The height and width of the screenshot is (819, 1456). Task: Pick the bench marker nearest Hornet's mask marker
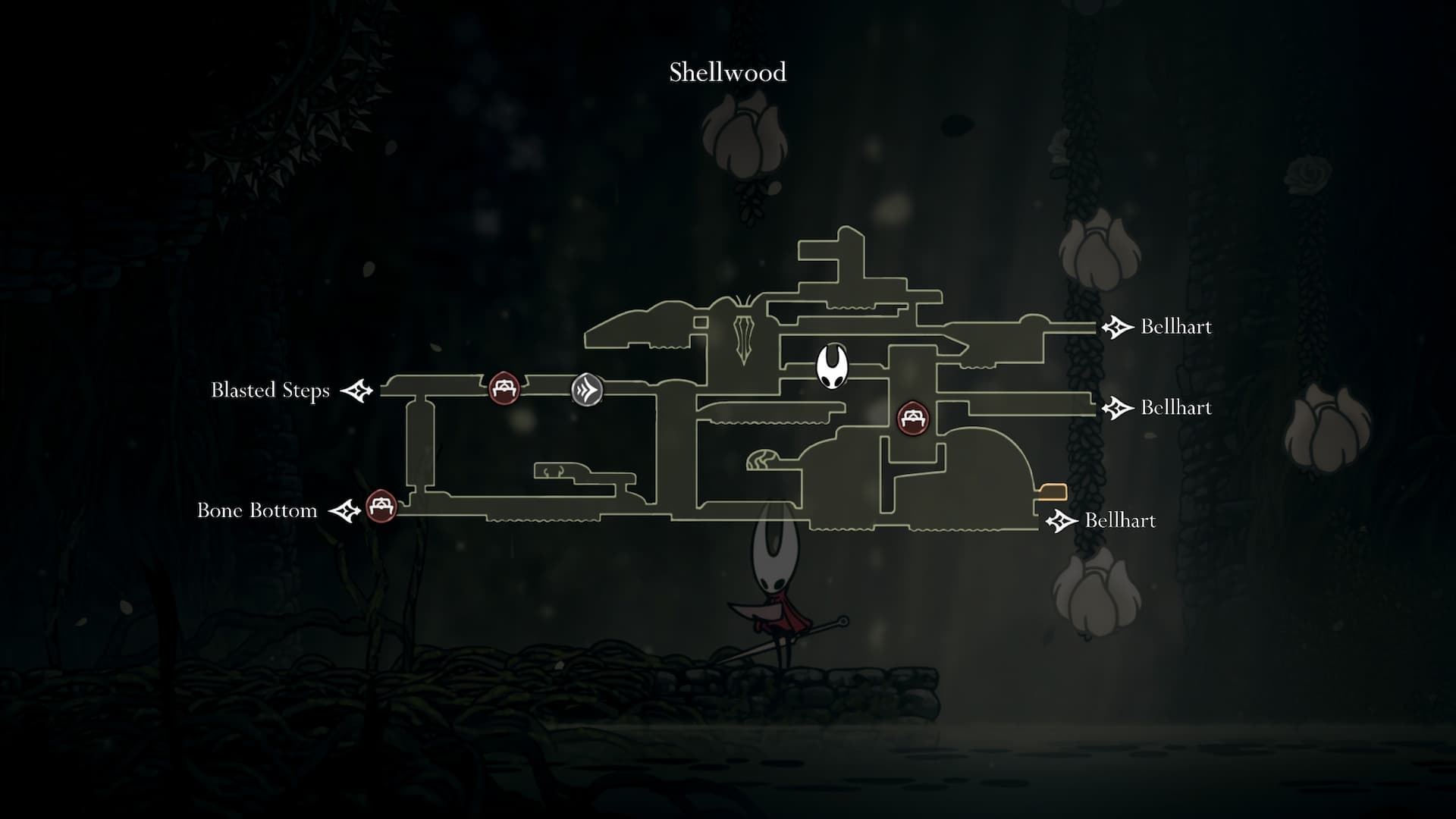coord(912,418)
